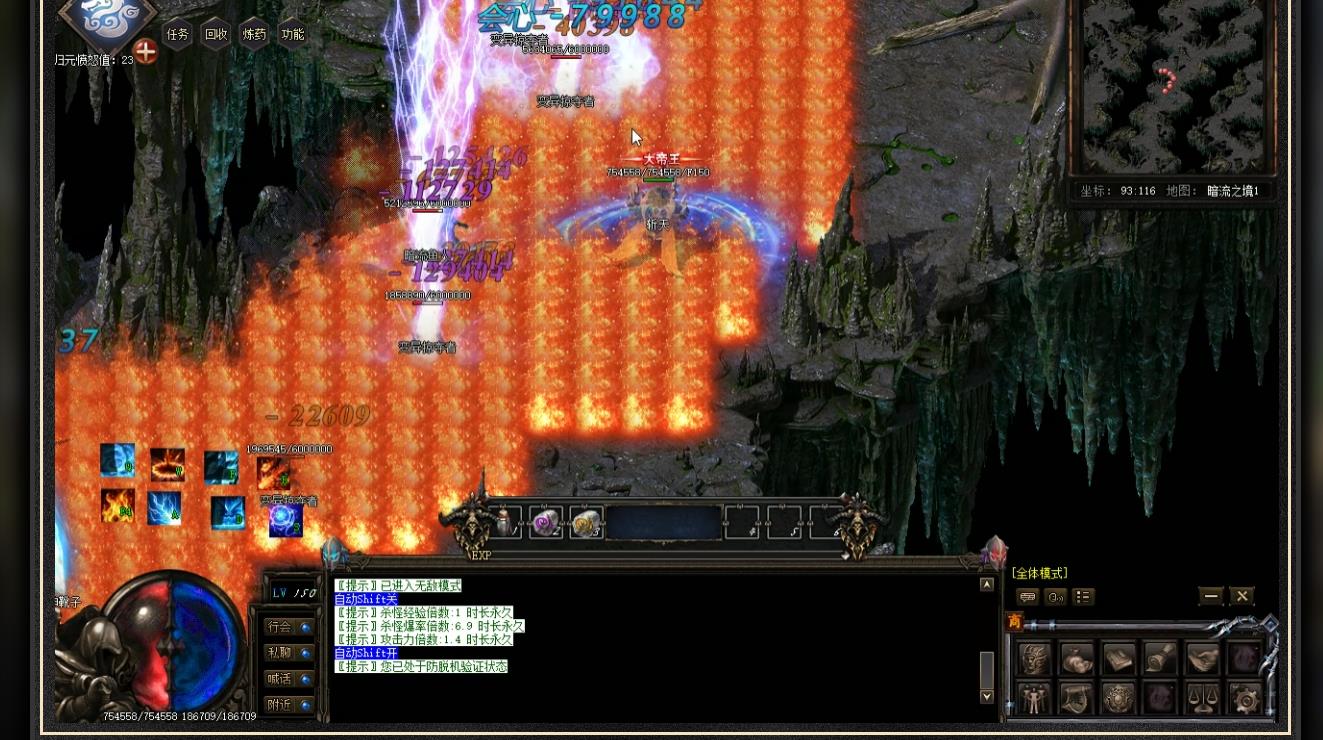This screenshot has height=740, width=1323.
Task: Open the 全体模式 chat mode selector
Action: pyautogui.click(x=1039, y=572)
